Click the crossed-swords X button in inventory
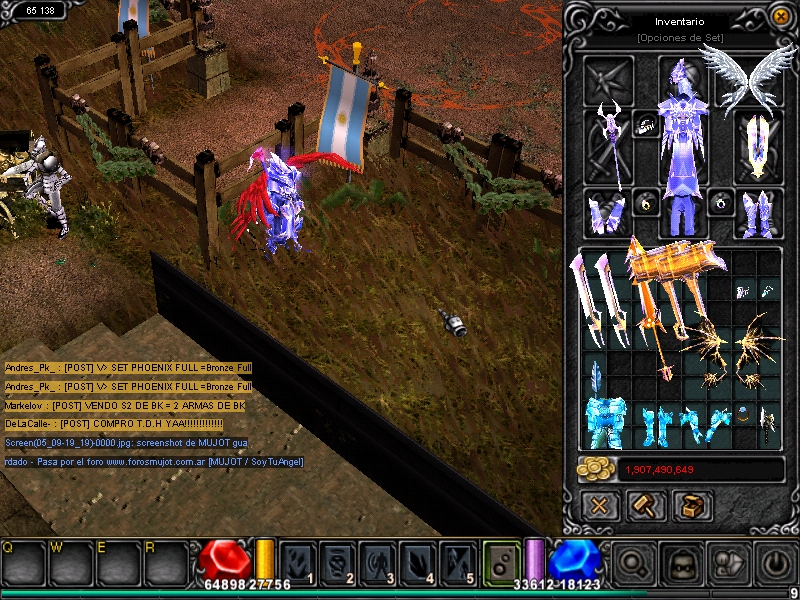This screenshot has height=600, width=800. click(x=600, y=505)
